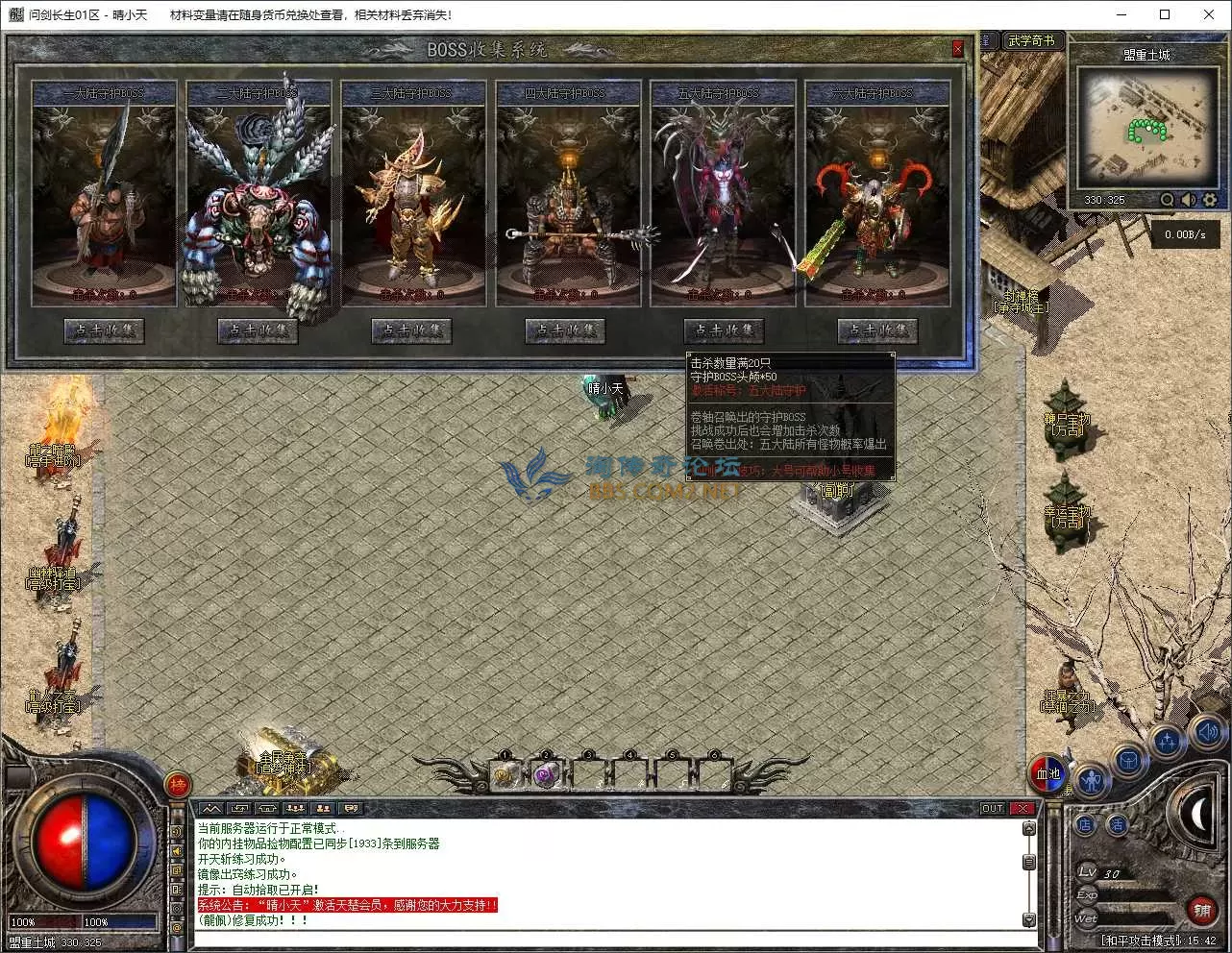The height and width of the screenshot is (953, 1232).
Task: Open the 血池 blood pool button
Action: point(1047,773)
